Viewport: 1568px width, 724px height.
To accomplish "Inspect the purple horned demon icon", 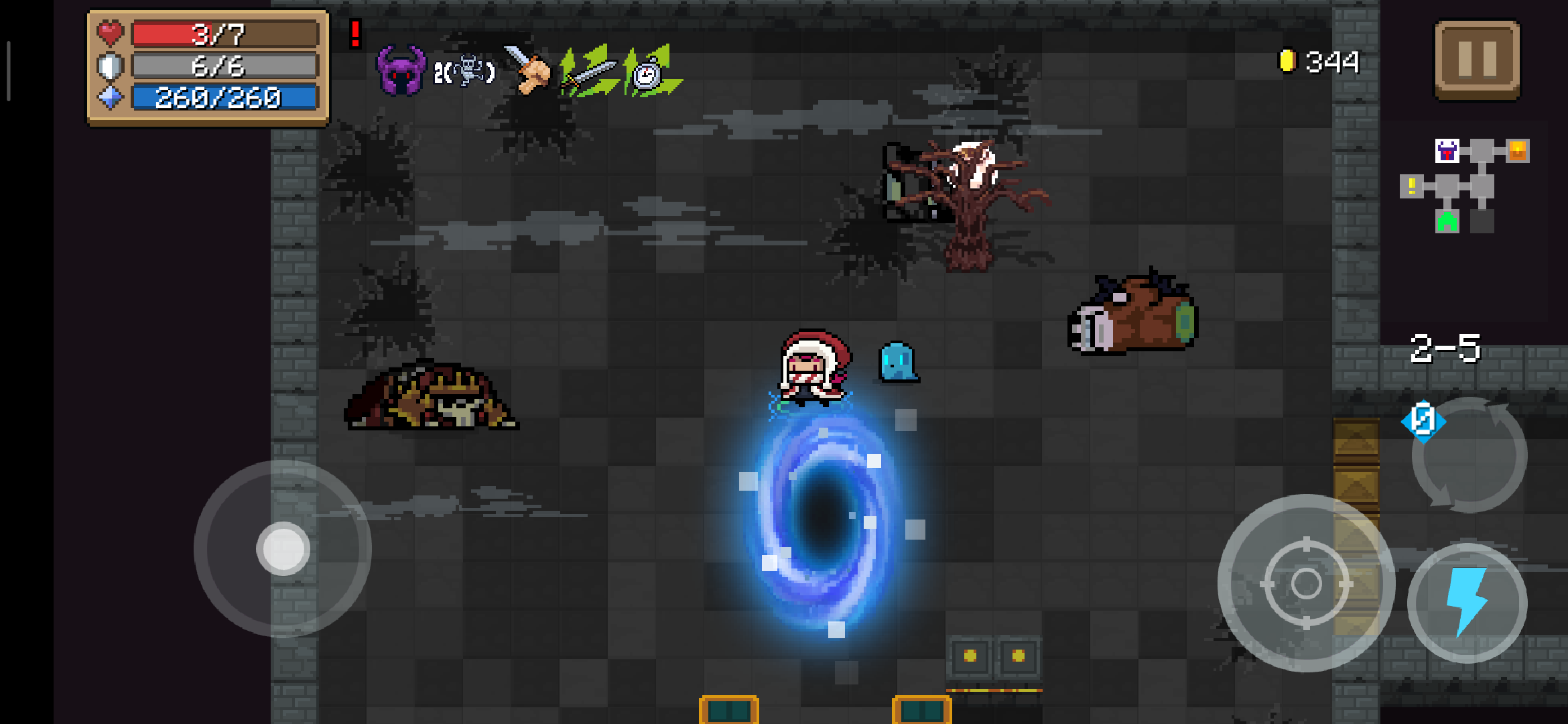I will click(x=401, y=70).
